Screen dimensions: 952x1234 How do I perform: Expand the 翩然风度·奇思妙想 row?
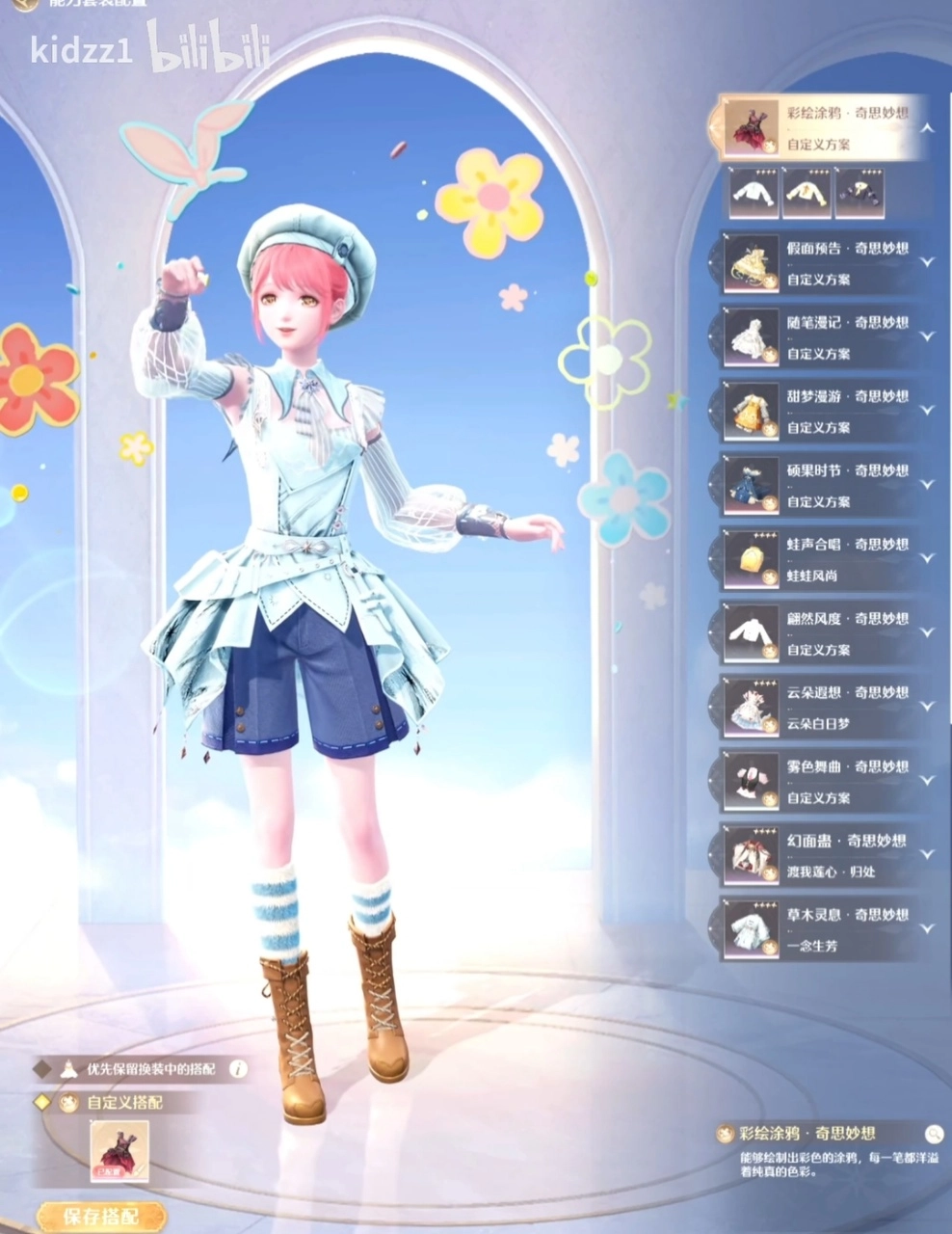[927, 632]
